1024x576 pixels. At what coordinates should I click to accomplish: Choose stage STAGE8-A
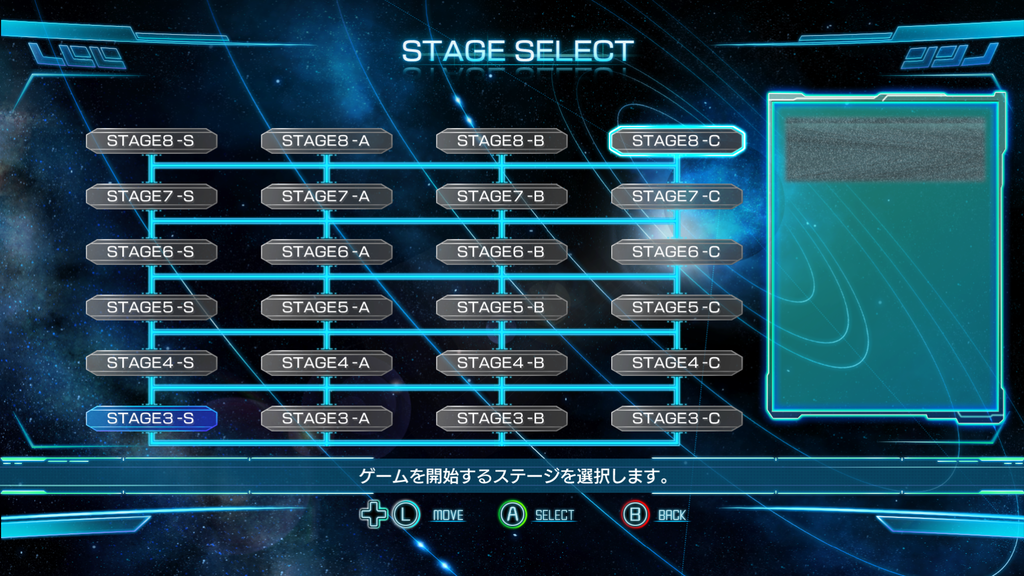(326, 141)
